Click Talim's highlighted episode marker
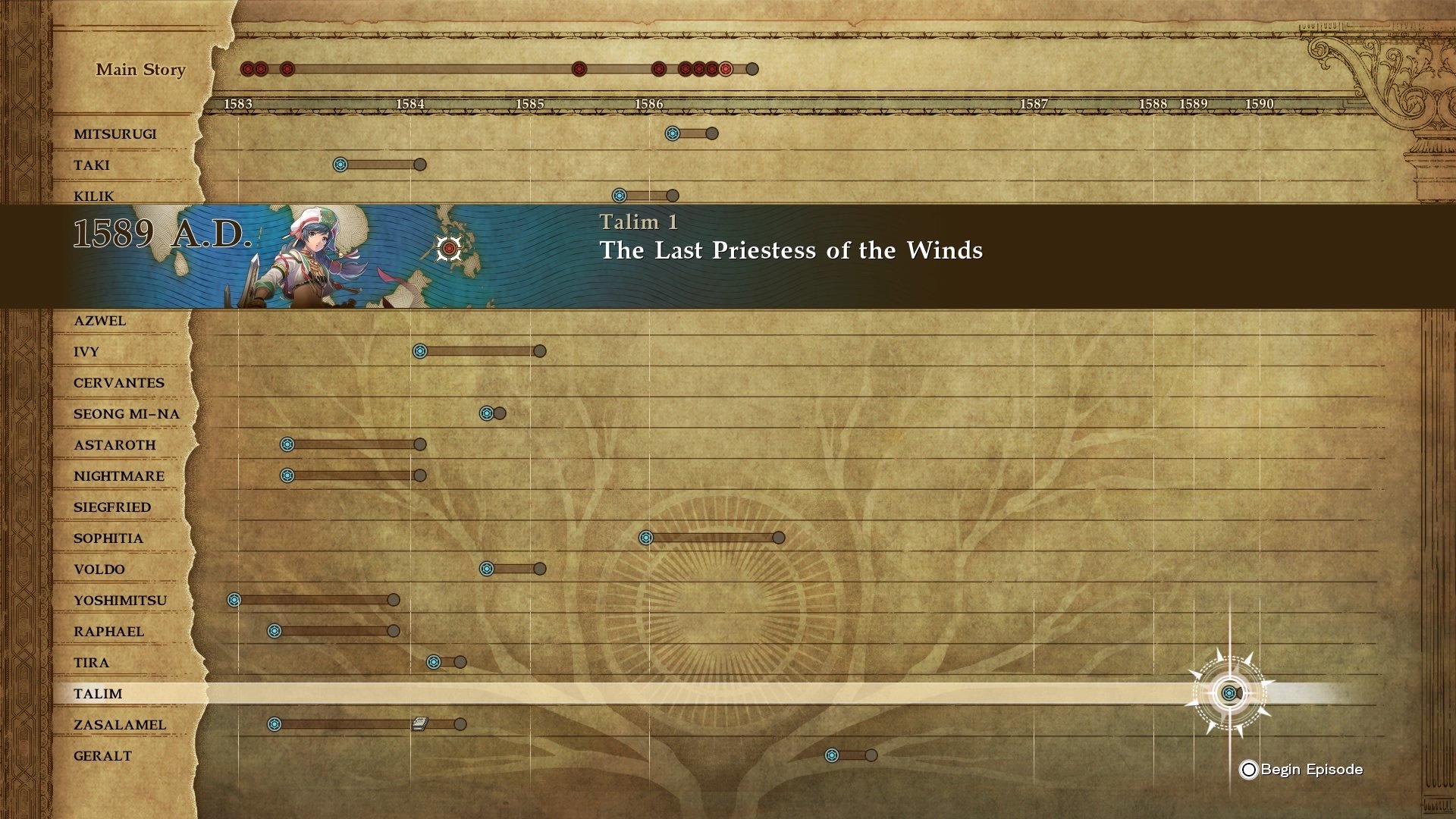The height and width of the screenshot is (819, 1456). coord(1228,693)
